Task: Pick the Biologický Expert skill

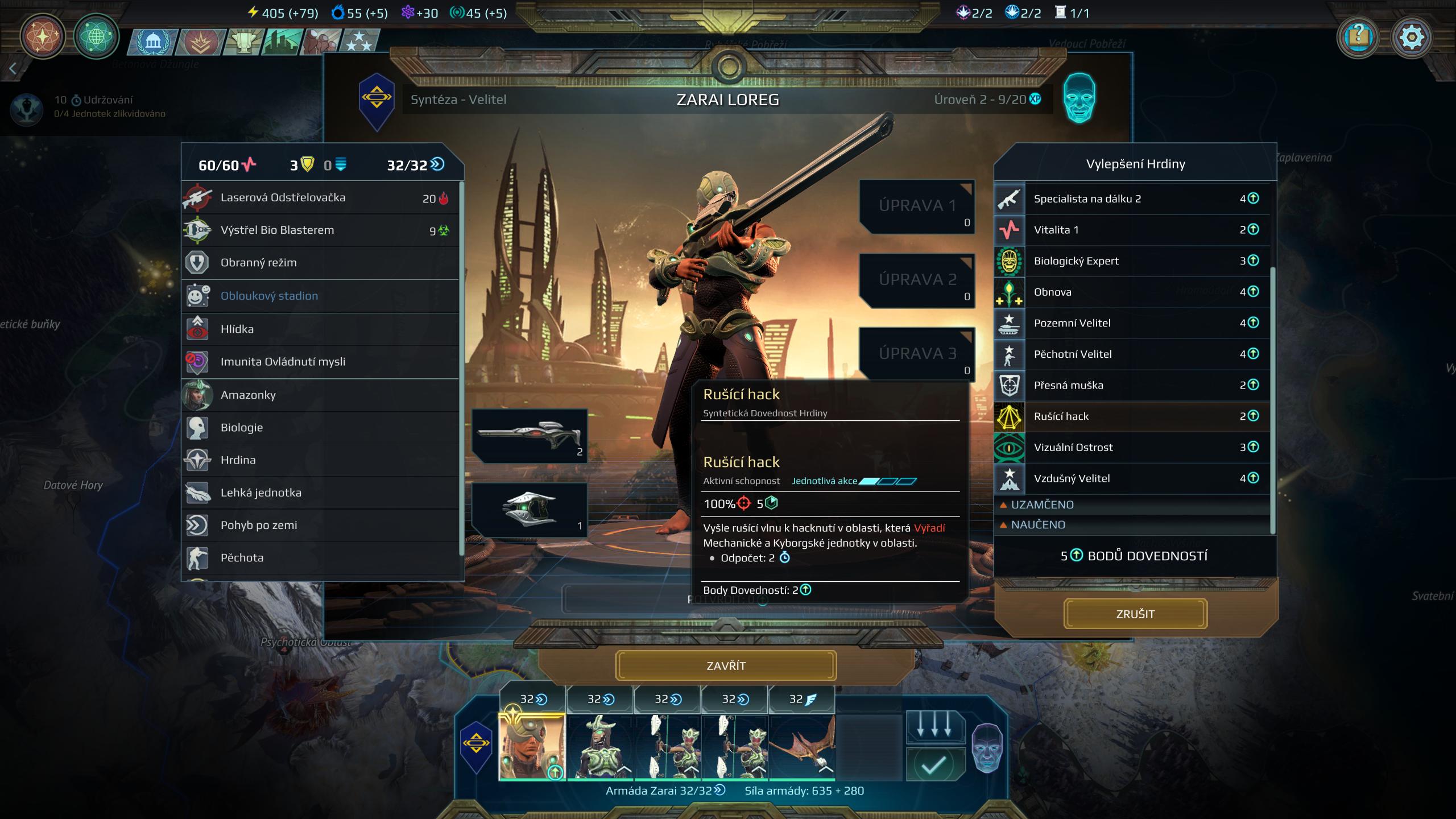Action: 1132,261
